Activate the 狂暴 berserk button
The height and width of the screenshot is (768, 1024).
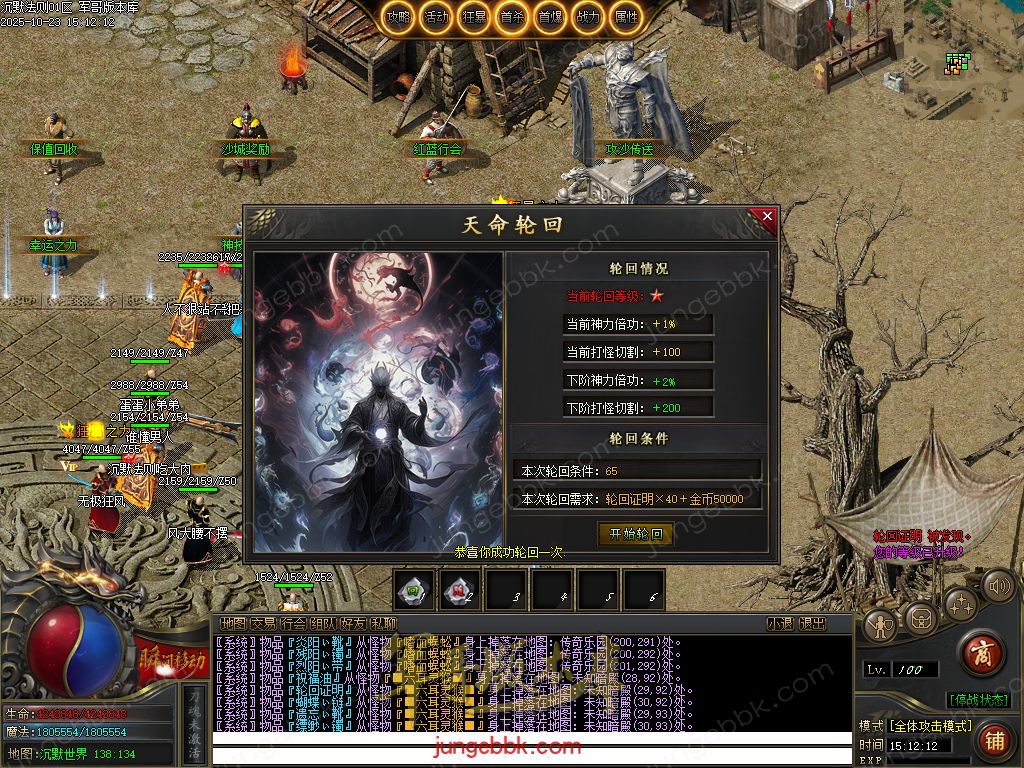pos(474,17)
